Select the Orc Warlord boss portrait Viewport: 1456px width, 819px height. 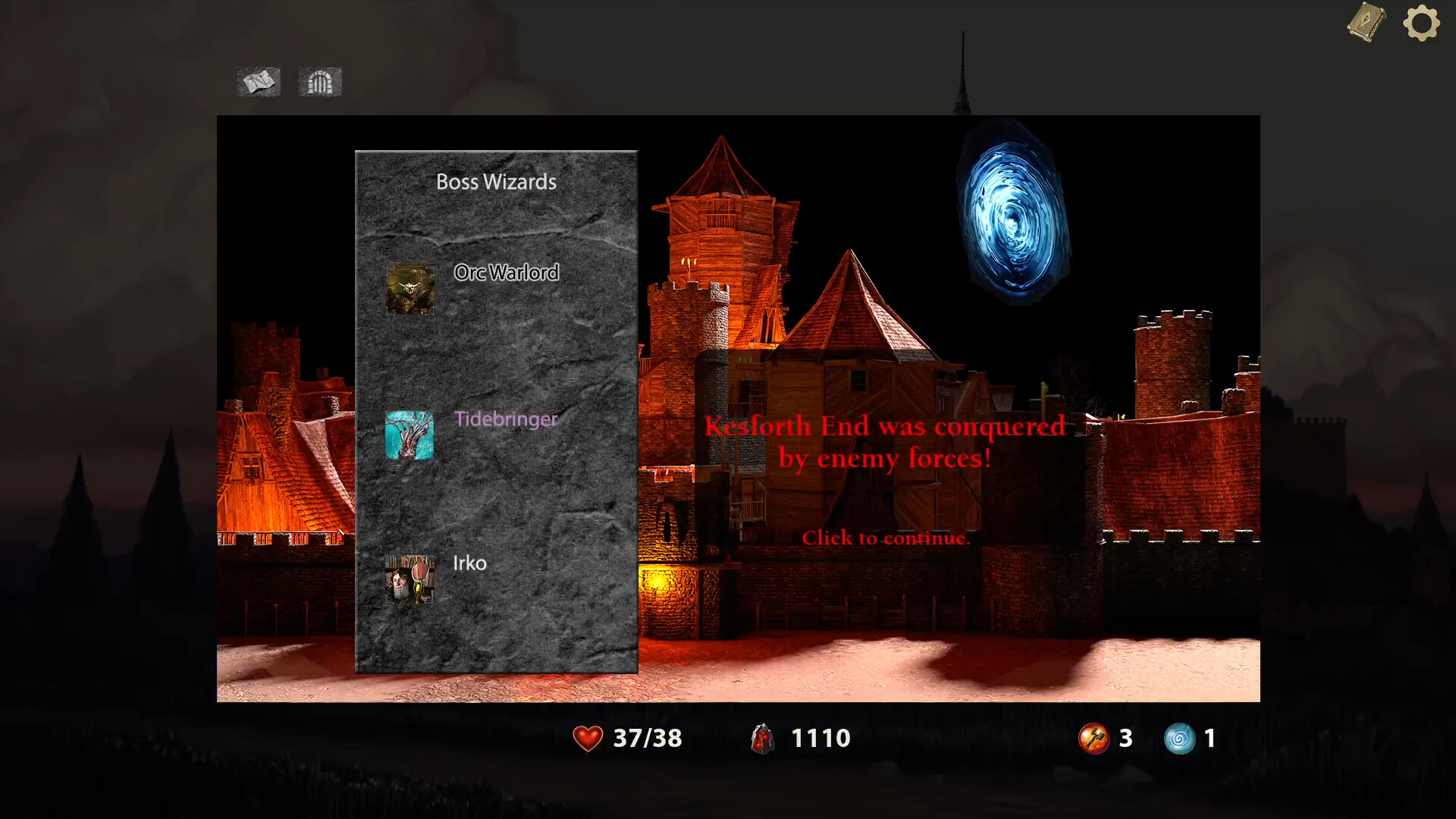410,290
